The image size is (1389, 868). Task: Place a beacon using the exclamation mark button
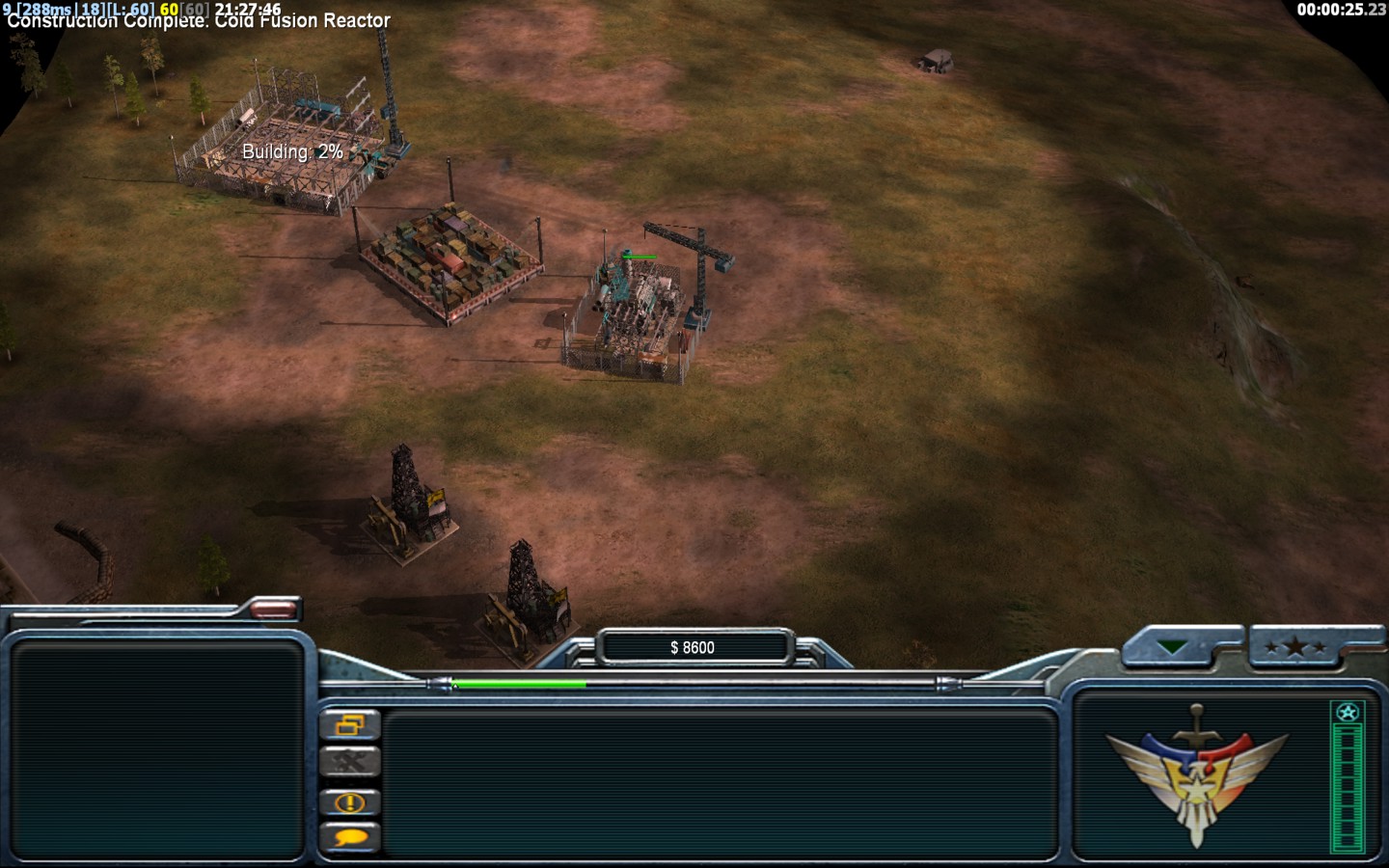349,801
